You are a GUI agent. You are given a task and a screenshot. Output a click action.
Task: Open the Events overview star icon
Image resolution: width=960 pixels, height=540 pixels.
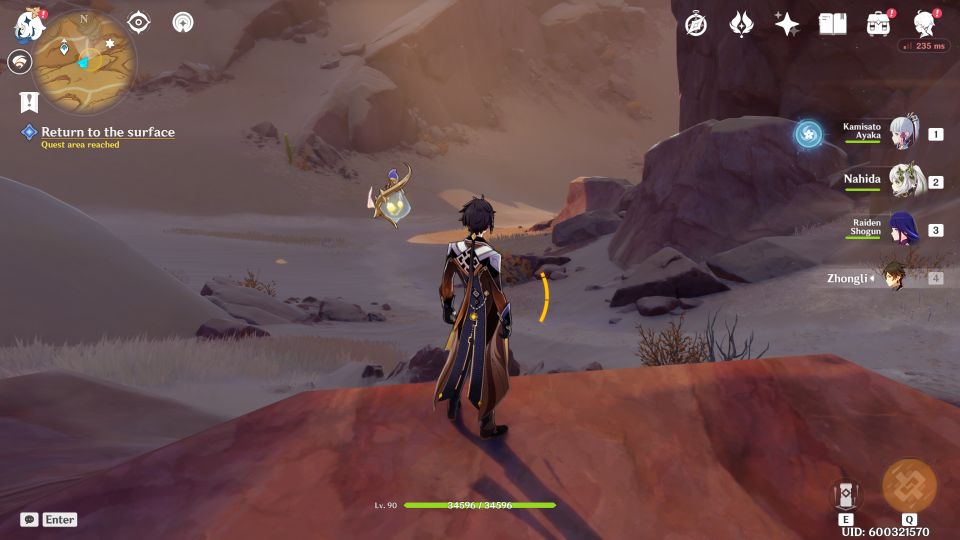click(x=787, y=25)
